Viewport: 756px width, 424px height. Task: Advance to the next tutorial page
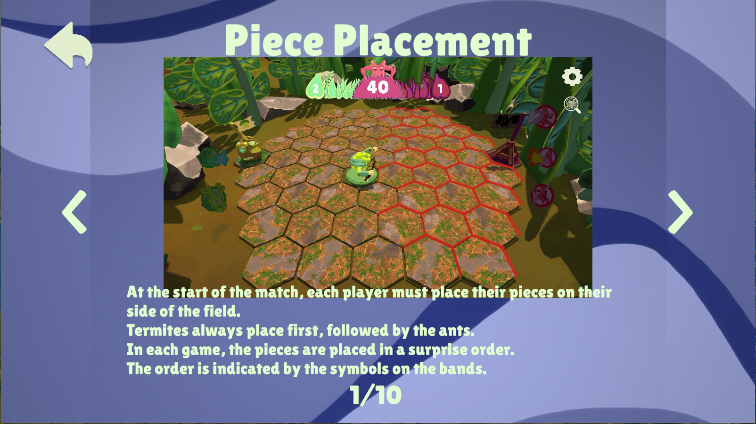[680, 211]
